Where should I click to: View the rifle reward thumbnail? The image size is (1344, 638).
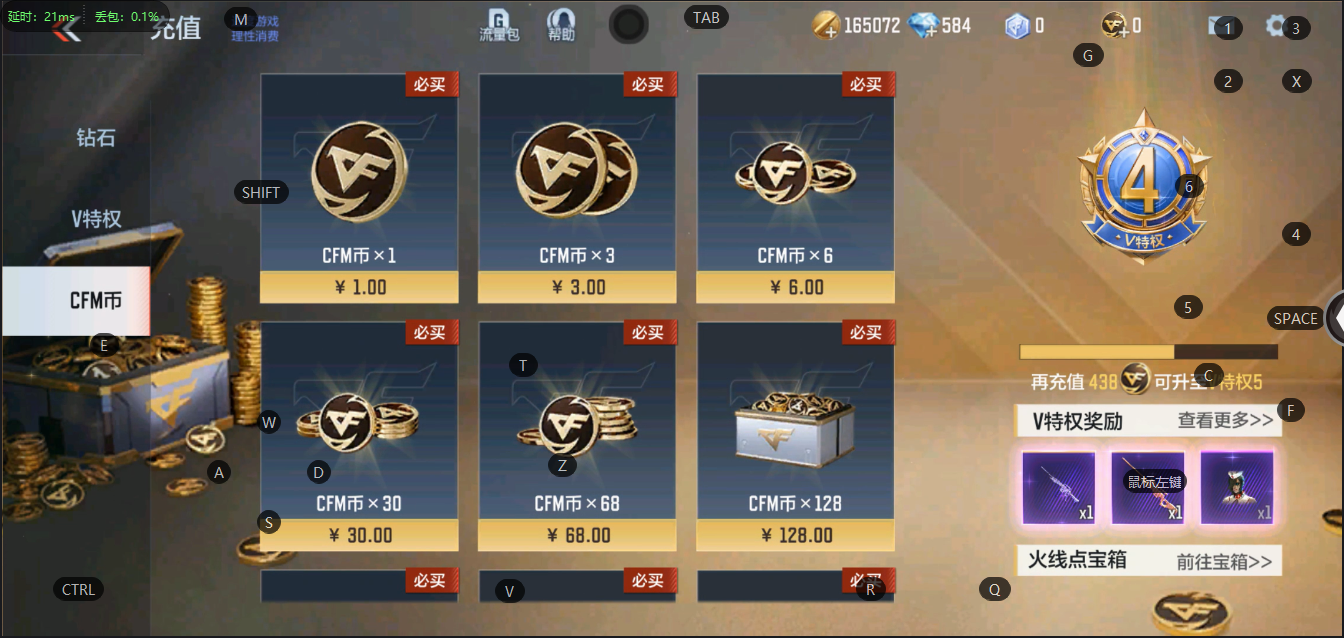[x=1059, y=487]
